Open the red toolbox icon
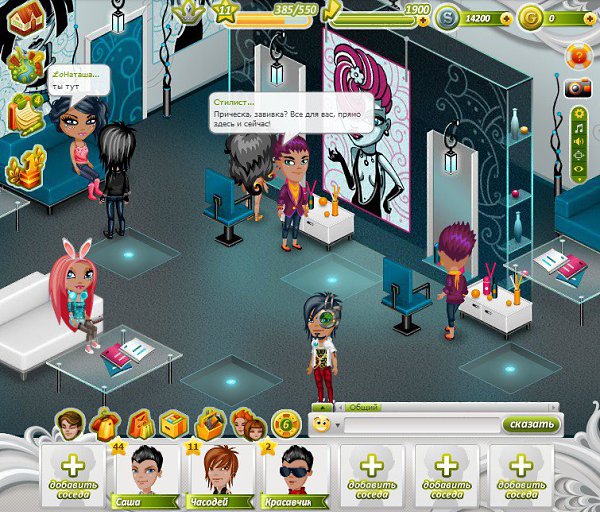Image resolution: width=600 pixels, height=512 pixels. 211,424
